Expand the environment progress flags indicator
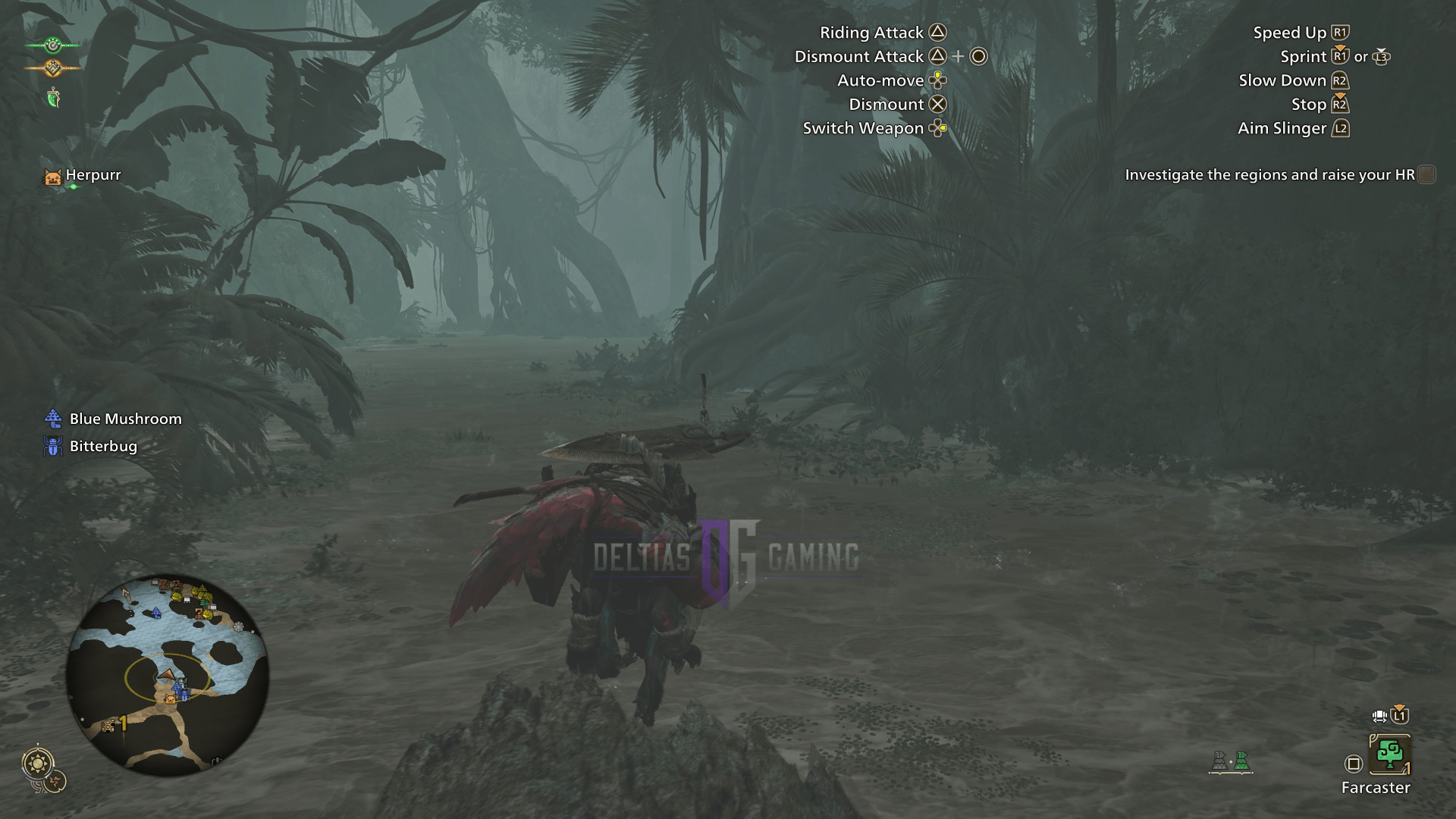The height and width of the screenshot is (819, 1456). pos(1231,761)
